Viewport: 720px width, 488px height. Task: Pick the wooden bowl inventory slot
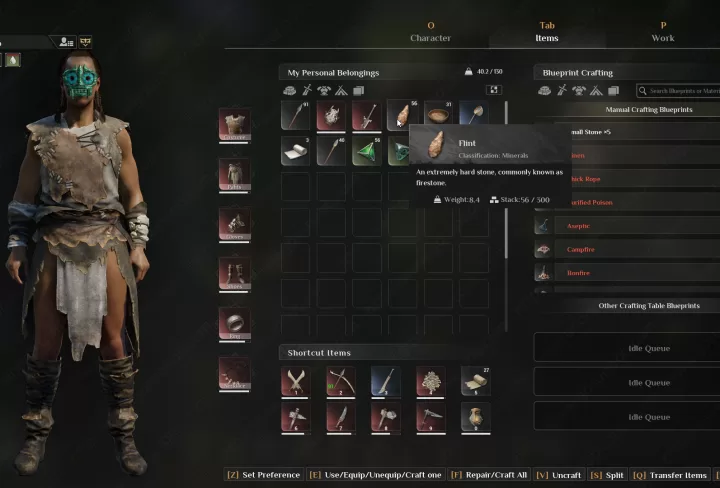pyautogui.click(x=439, y=116)
